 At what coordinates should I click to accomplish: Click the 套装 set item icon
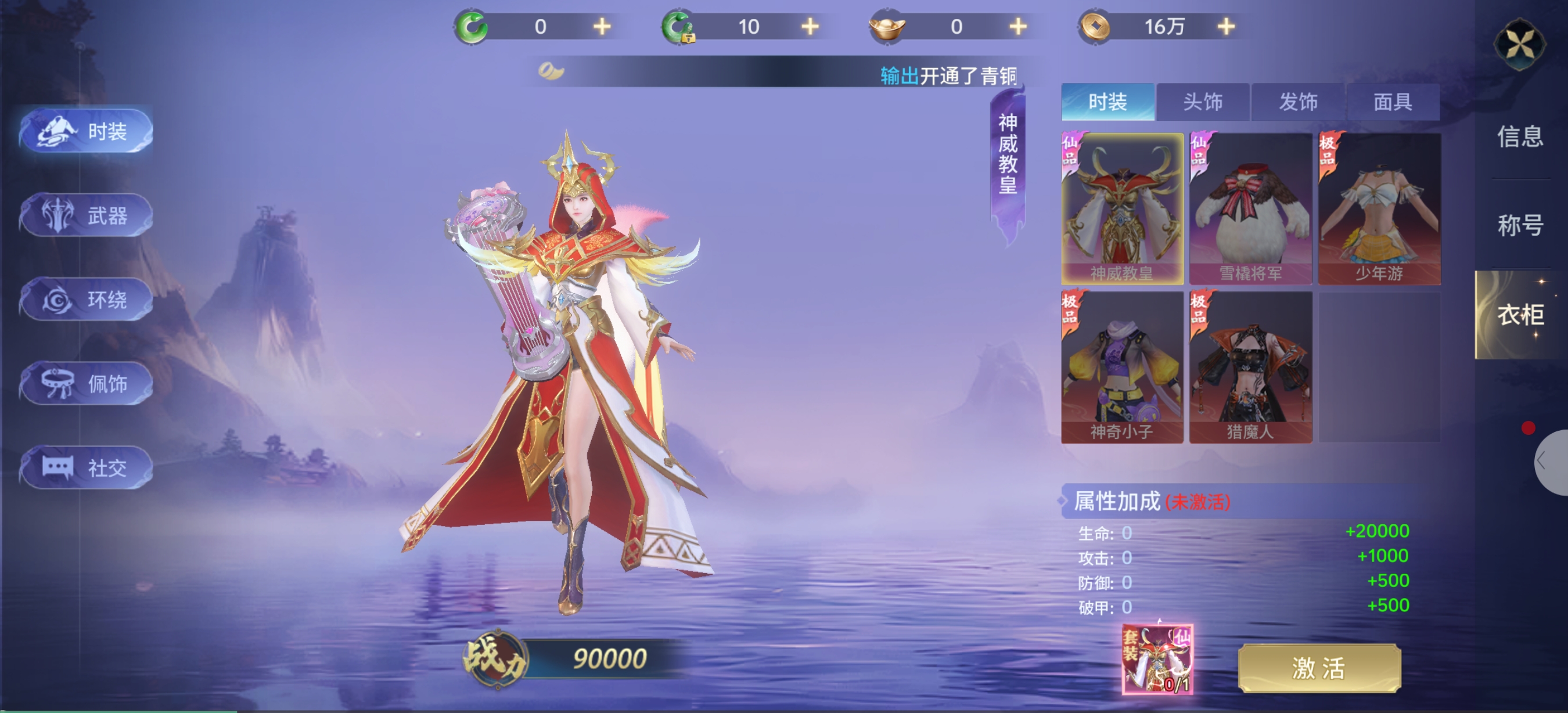[1156, 659]
